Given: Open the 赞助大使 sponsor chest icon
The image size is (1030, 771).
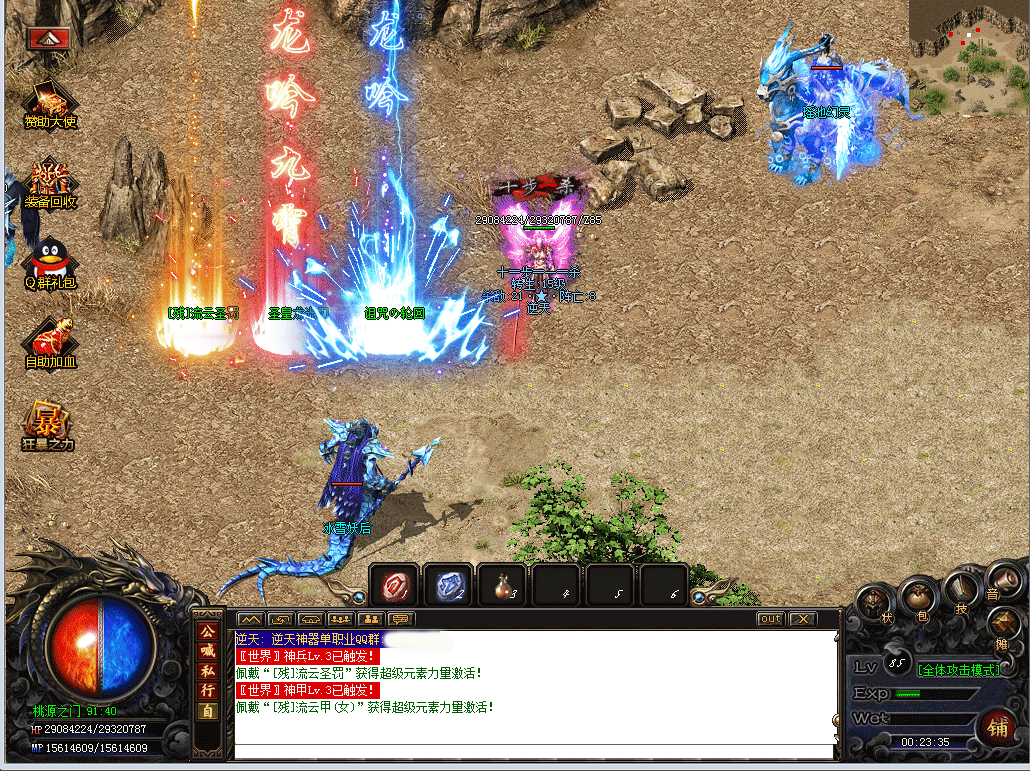Looking at the screenshot, I should coord(49,101).
